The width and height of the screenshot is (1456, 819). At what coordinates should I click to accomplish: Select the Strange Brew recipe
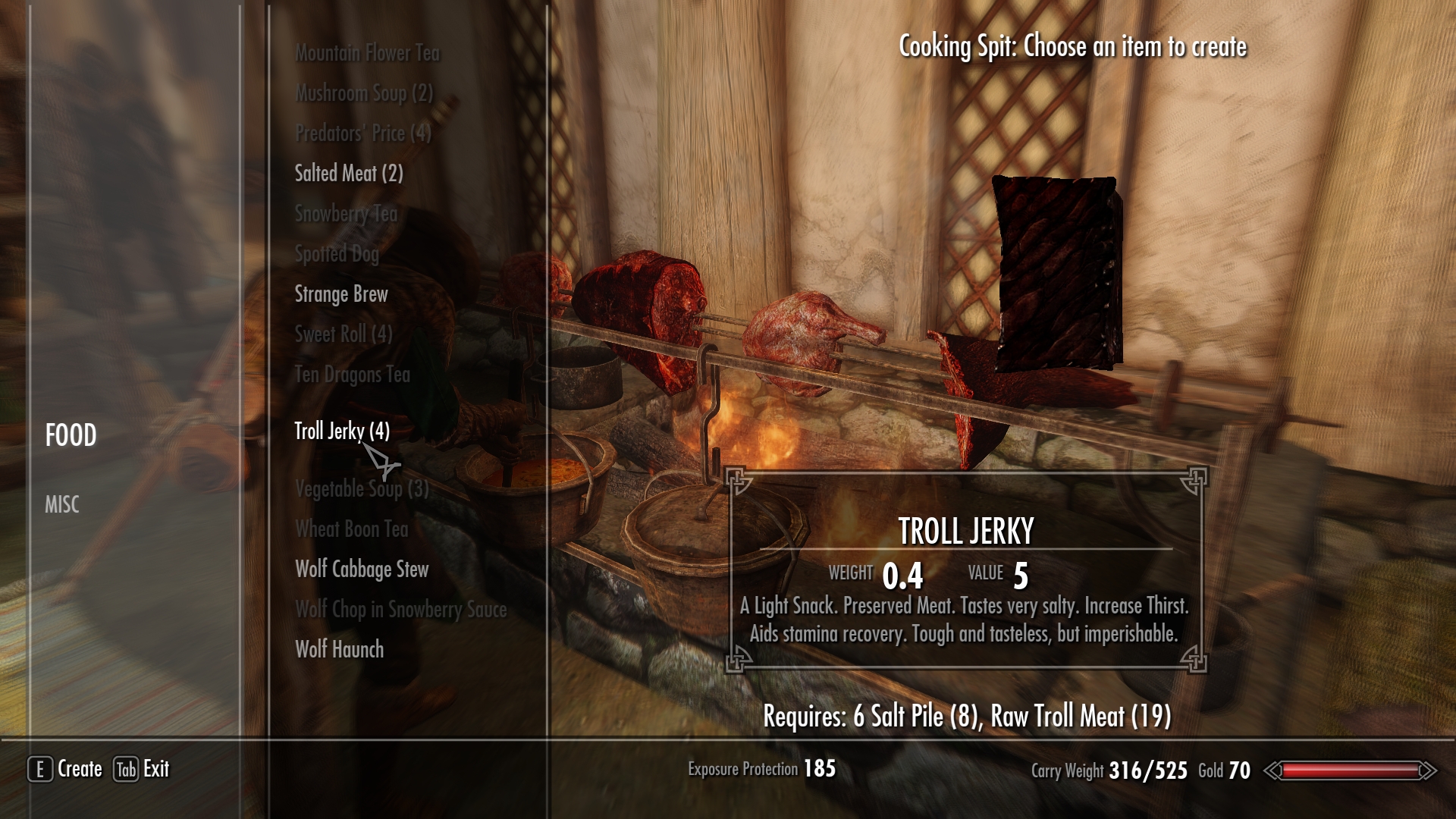(341, 294)
